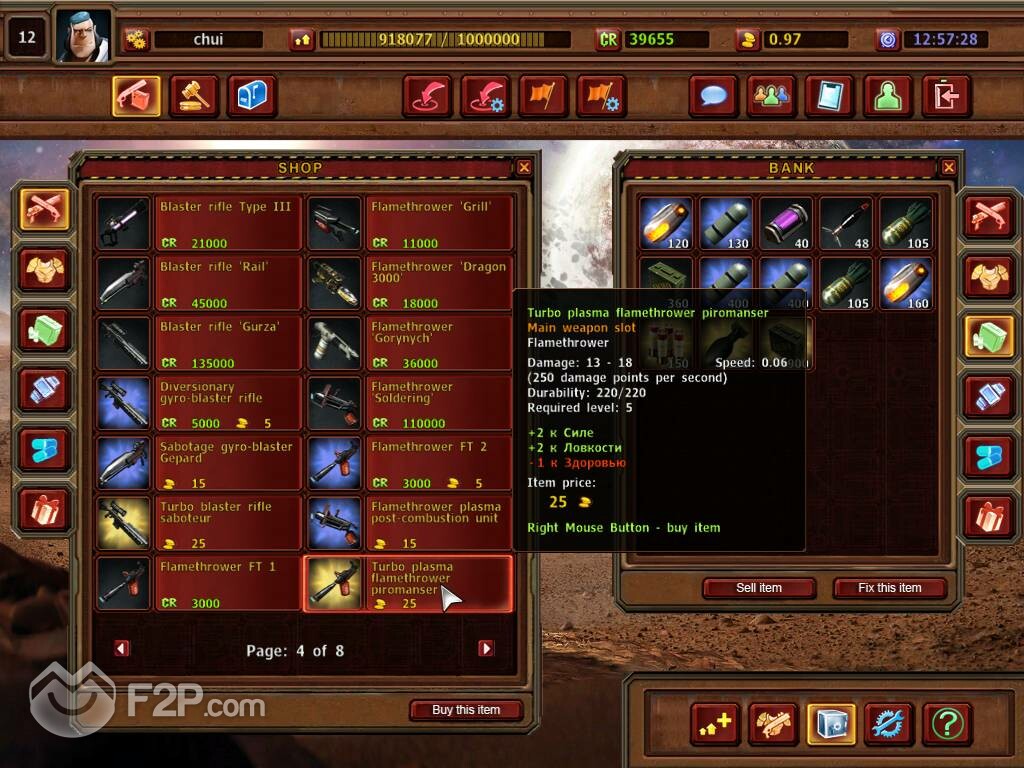Close the Shop window

[x=524, y=168]
